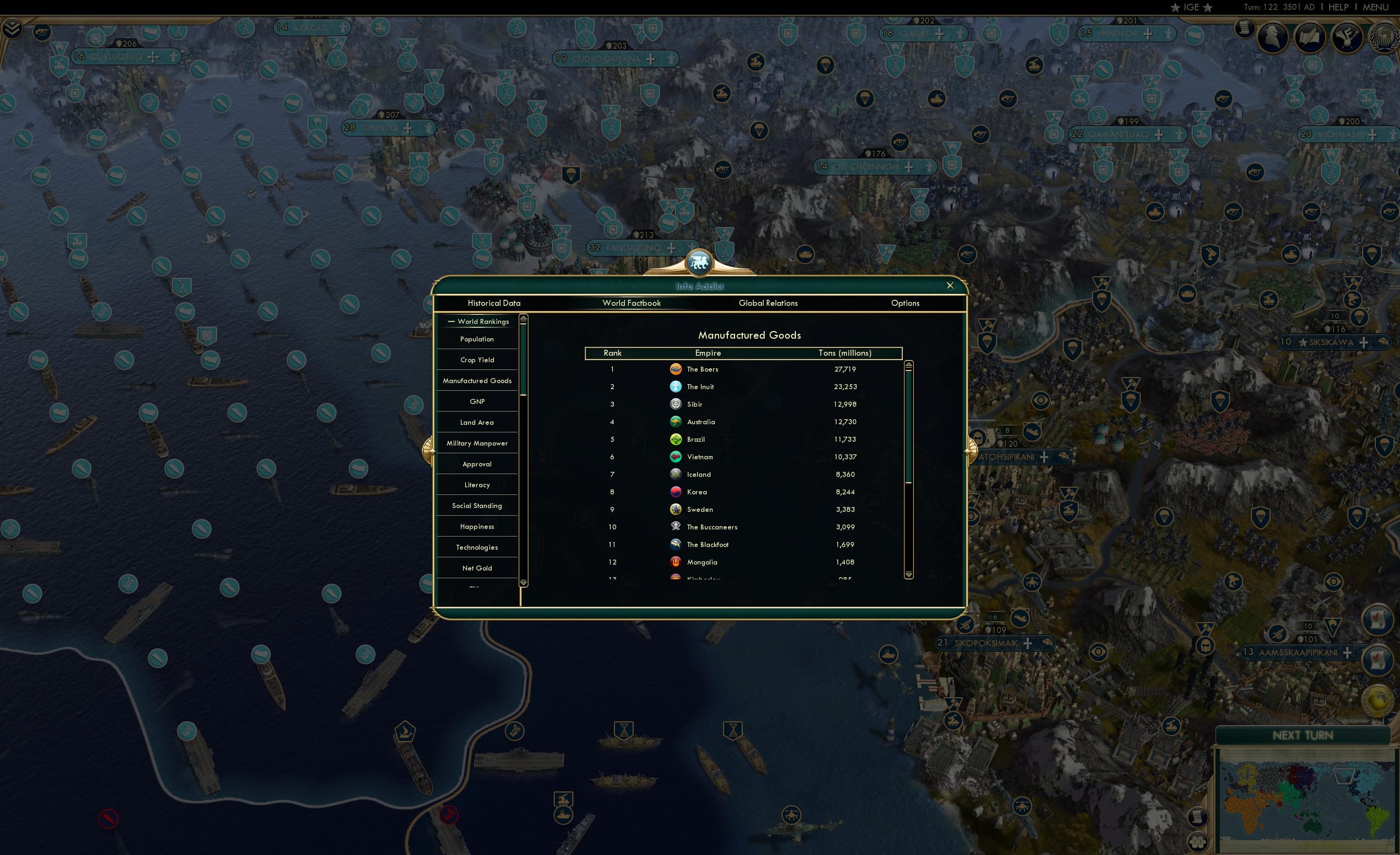Open the Diplomacy overview quill icon
Image resolution: width=1400 pixels, height=855 pixels.
1310,37
